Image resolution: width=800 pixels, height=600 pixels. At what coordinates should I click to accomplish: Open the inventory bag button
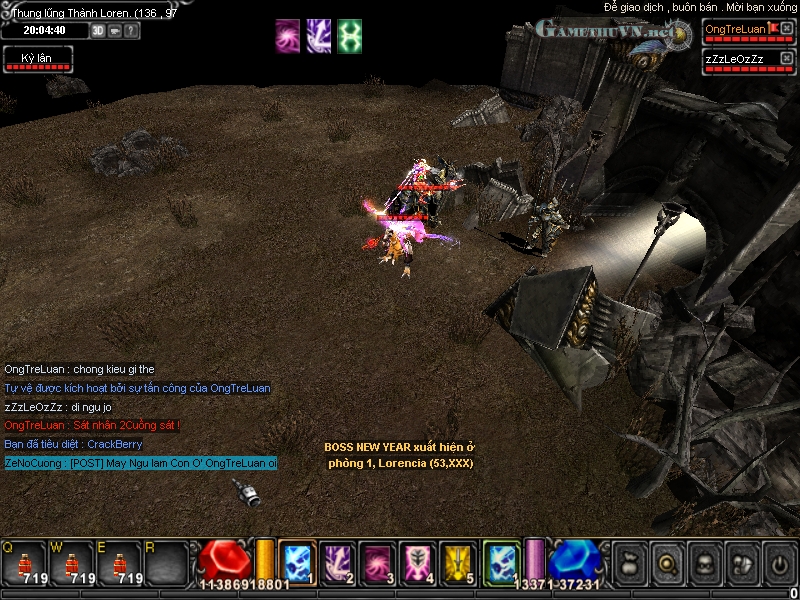tap(628, 564)
